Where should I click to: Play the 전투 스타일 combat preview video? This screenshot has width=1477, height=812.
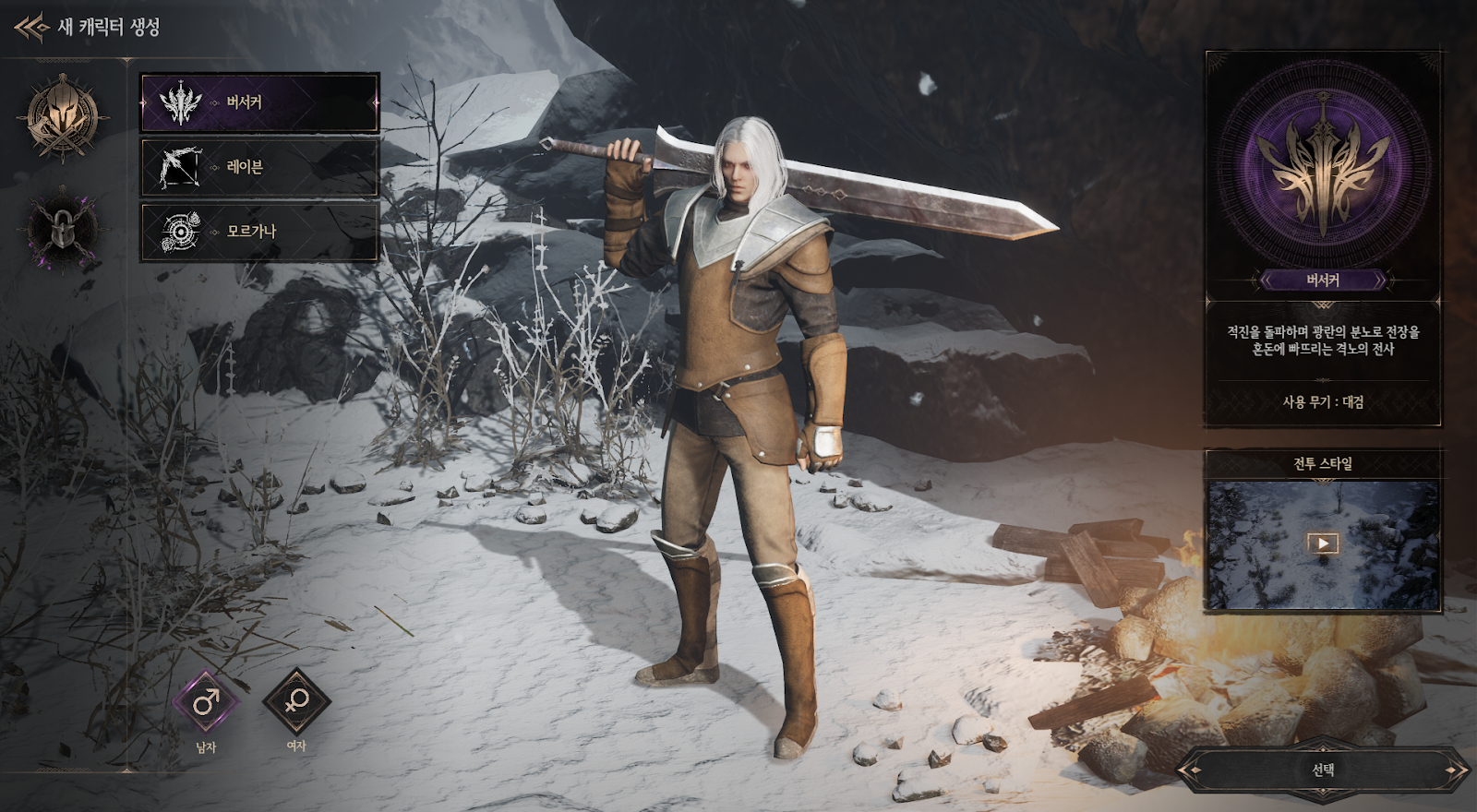pyautogui.click(x=1322, y=543)
